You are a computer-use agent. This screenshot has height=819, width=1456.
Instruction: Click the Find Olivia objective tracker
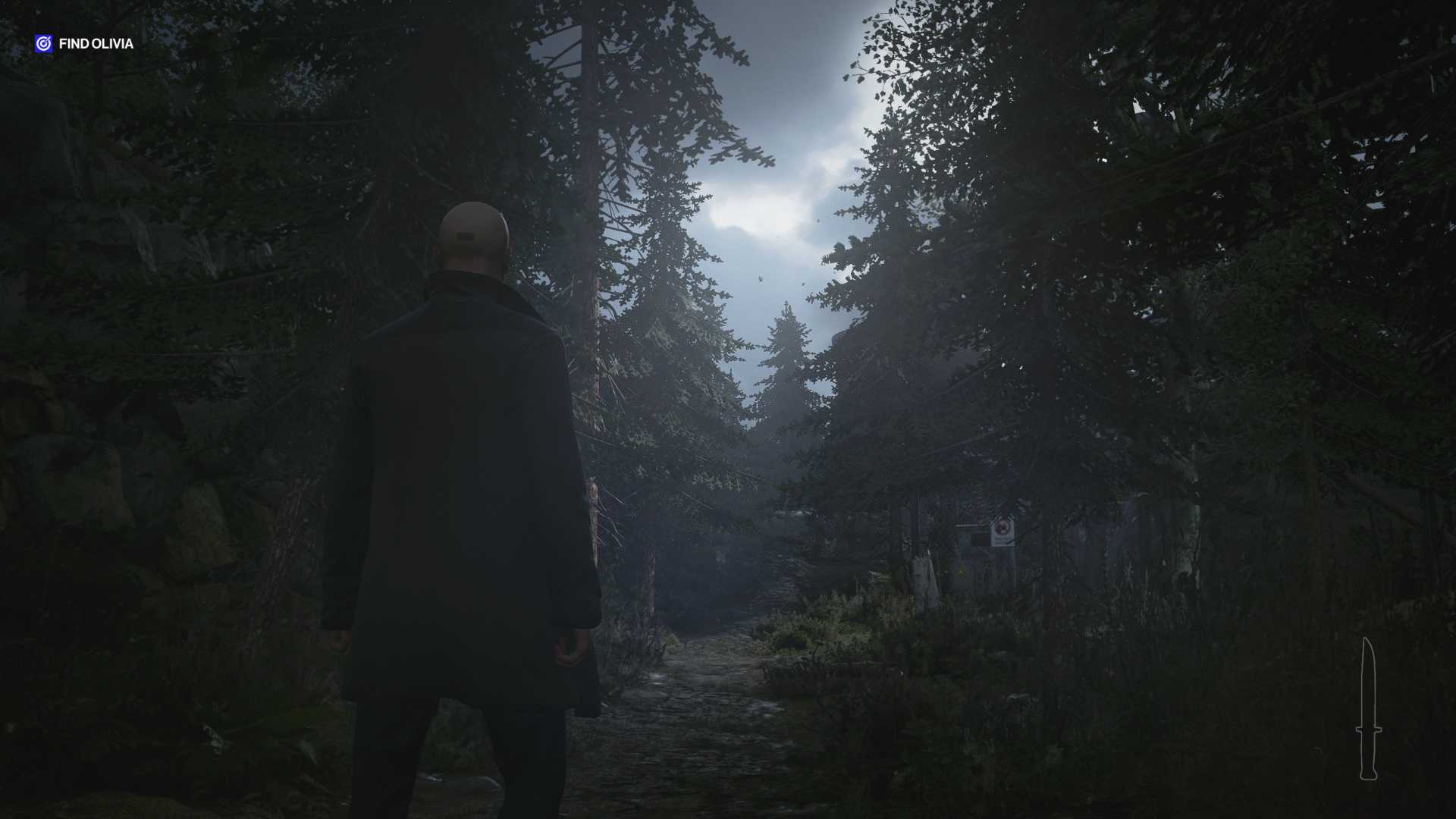84,44
